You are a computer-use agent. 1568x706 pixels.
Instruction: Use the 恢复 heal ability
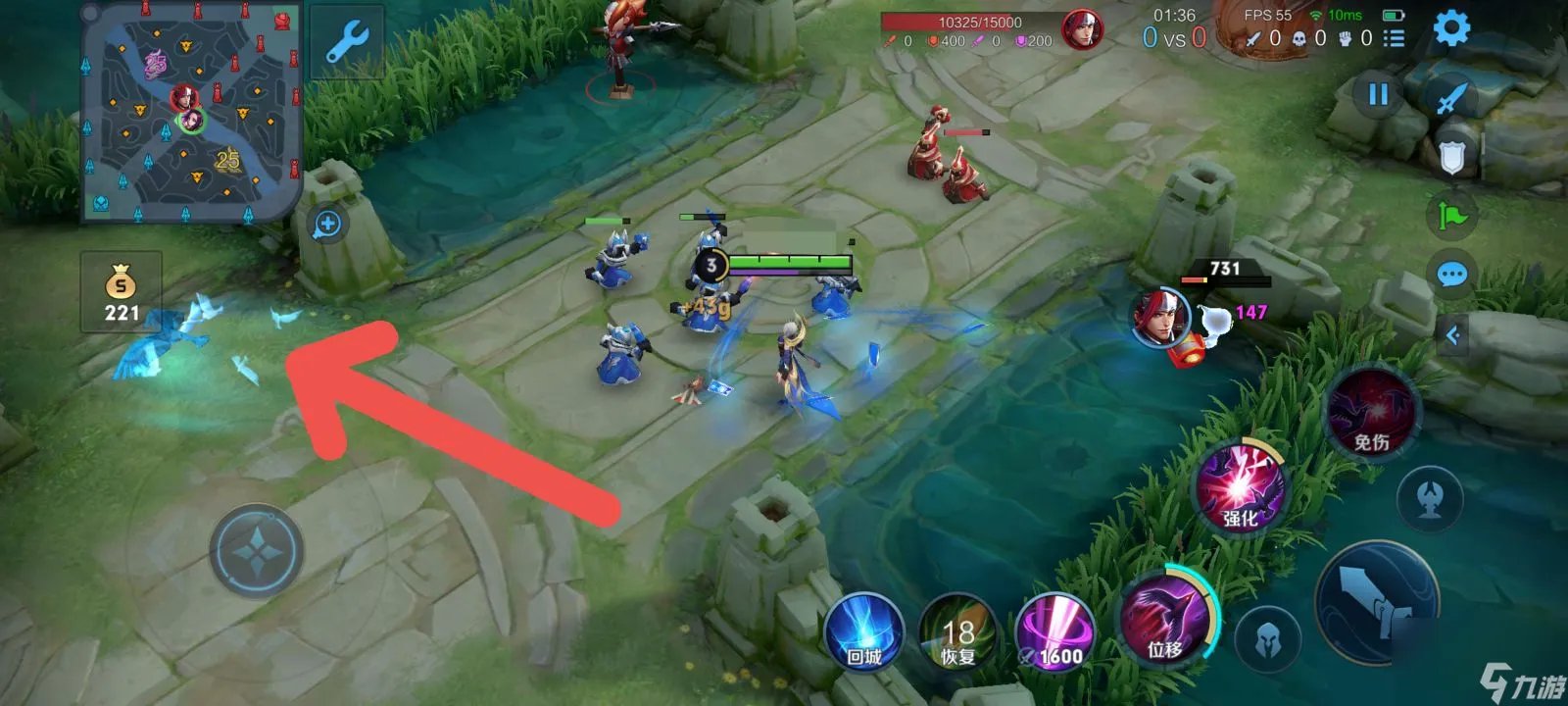click(x=957, y=632)
